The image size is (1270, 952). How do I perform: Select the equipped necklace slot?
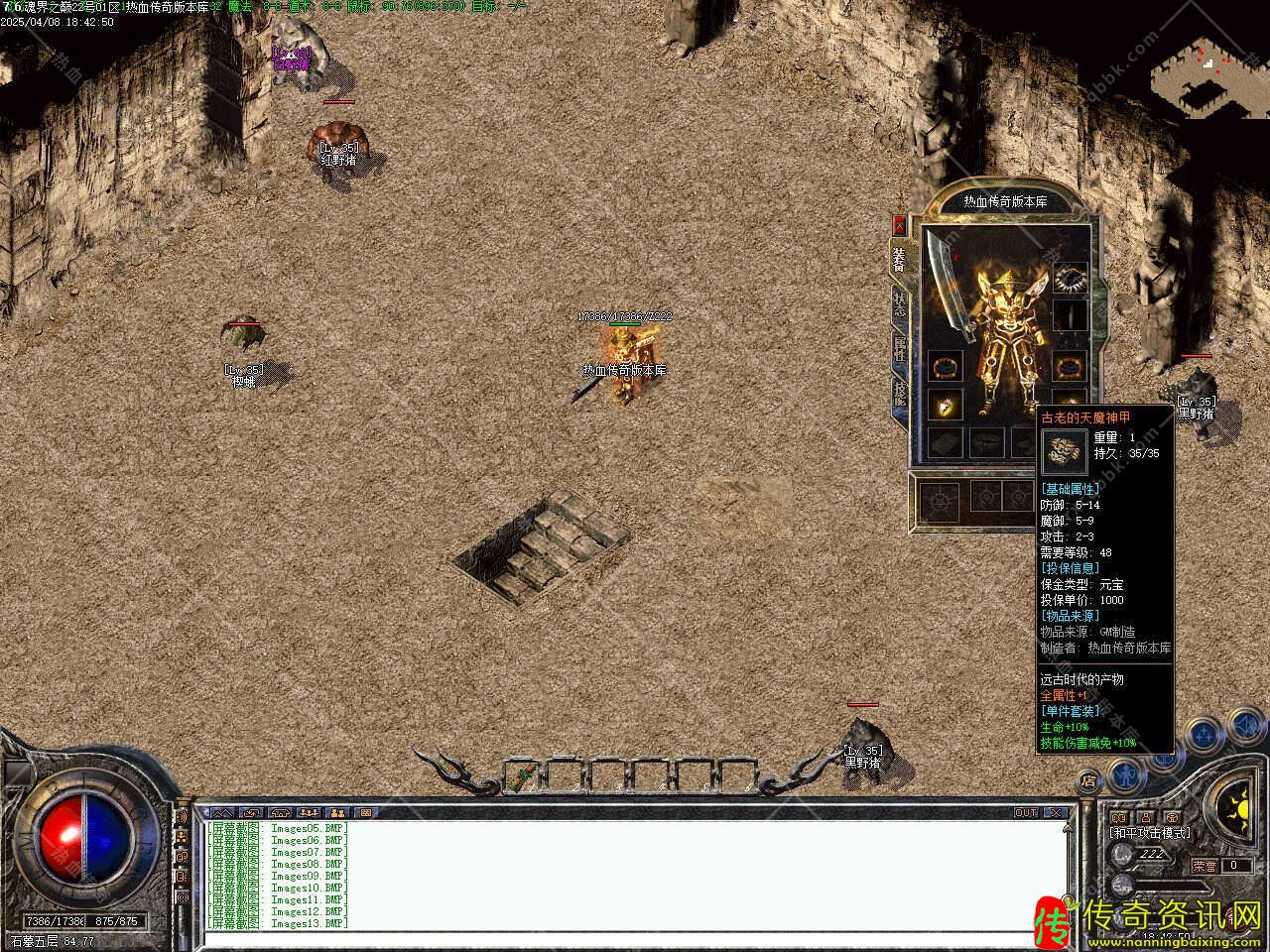[1070, 279]
